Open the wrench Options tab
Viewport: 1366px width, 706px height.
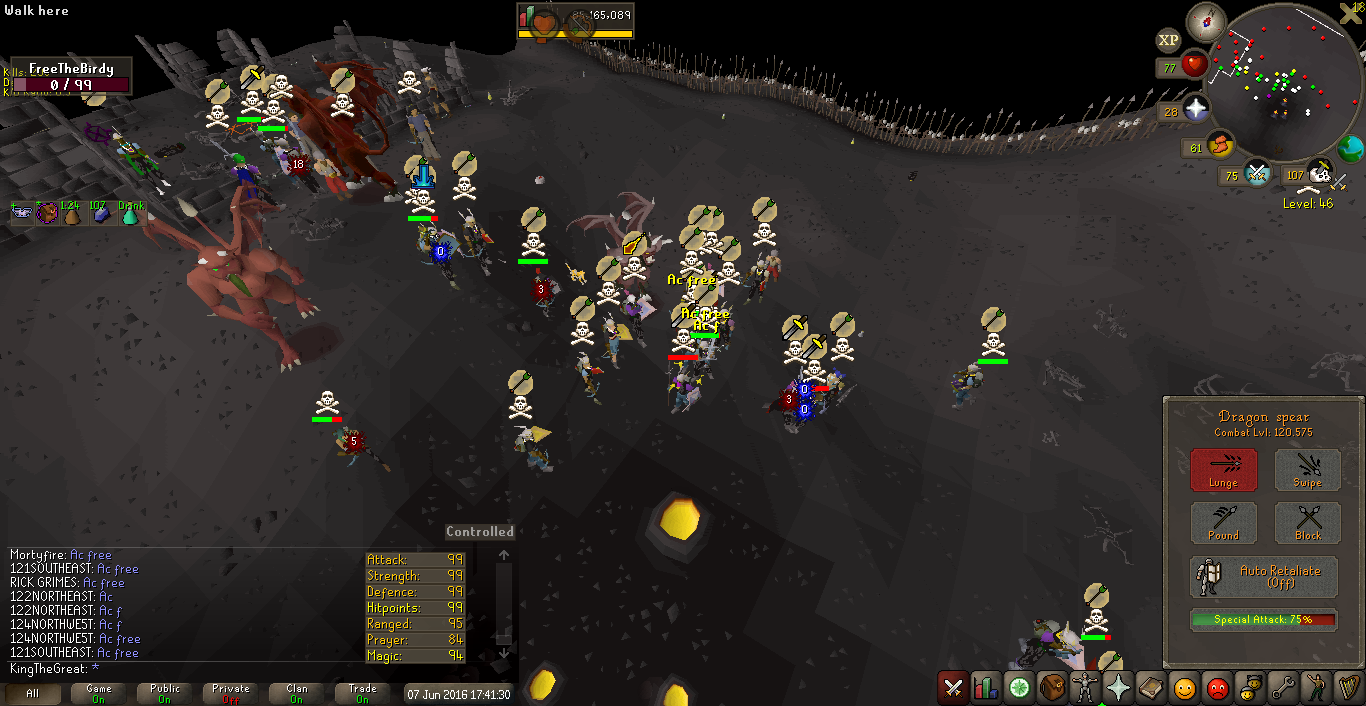[1283, 688]
